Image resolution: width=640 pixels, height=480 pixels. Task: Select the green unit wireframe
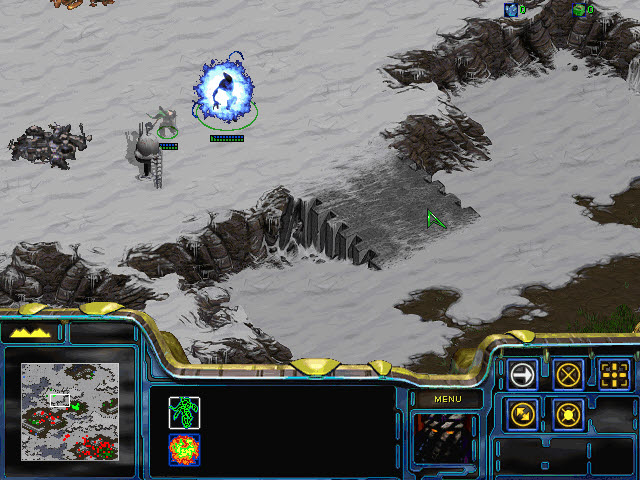coord(184,412)
